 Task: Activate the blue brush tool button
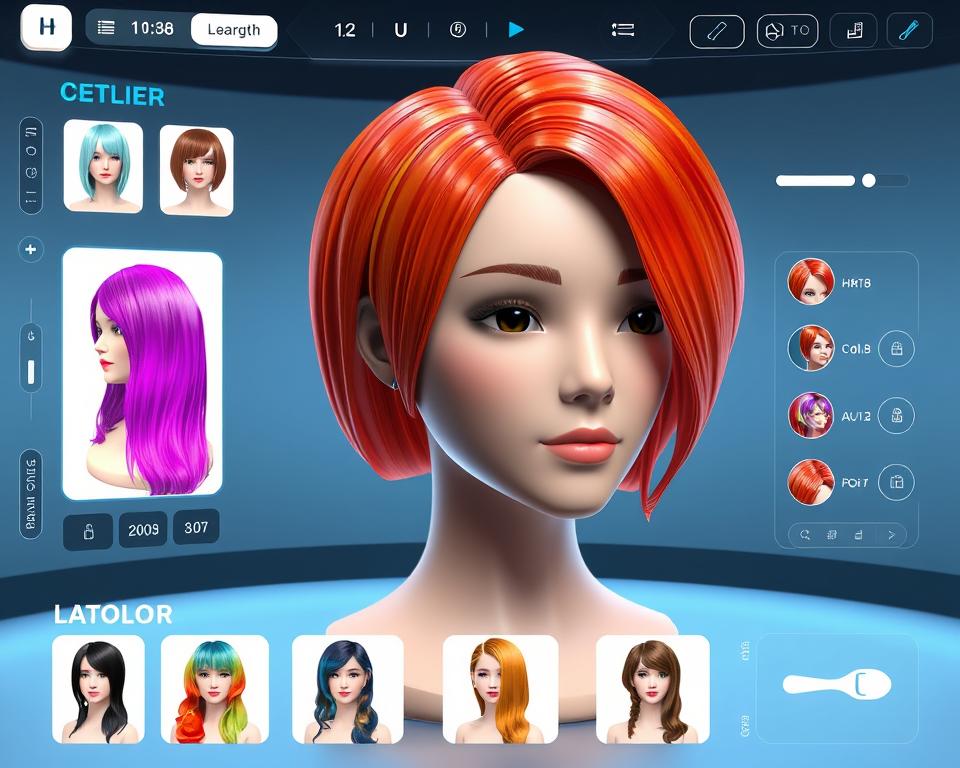909,31
